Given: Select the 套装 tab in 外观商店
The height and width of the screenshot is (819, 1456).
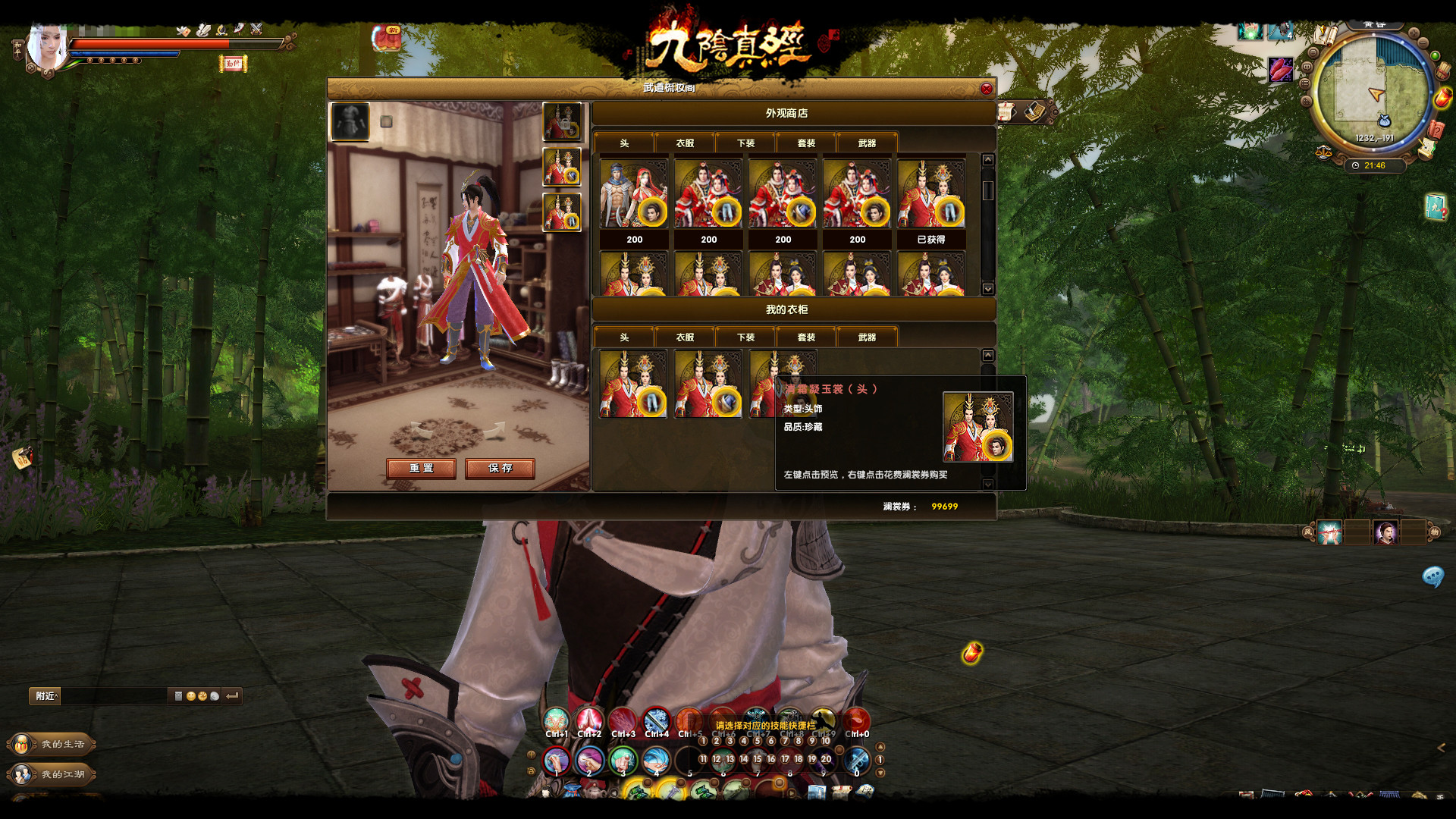Looking at the screenshot, I should 806,143.
